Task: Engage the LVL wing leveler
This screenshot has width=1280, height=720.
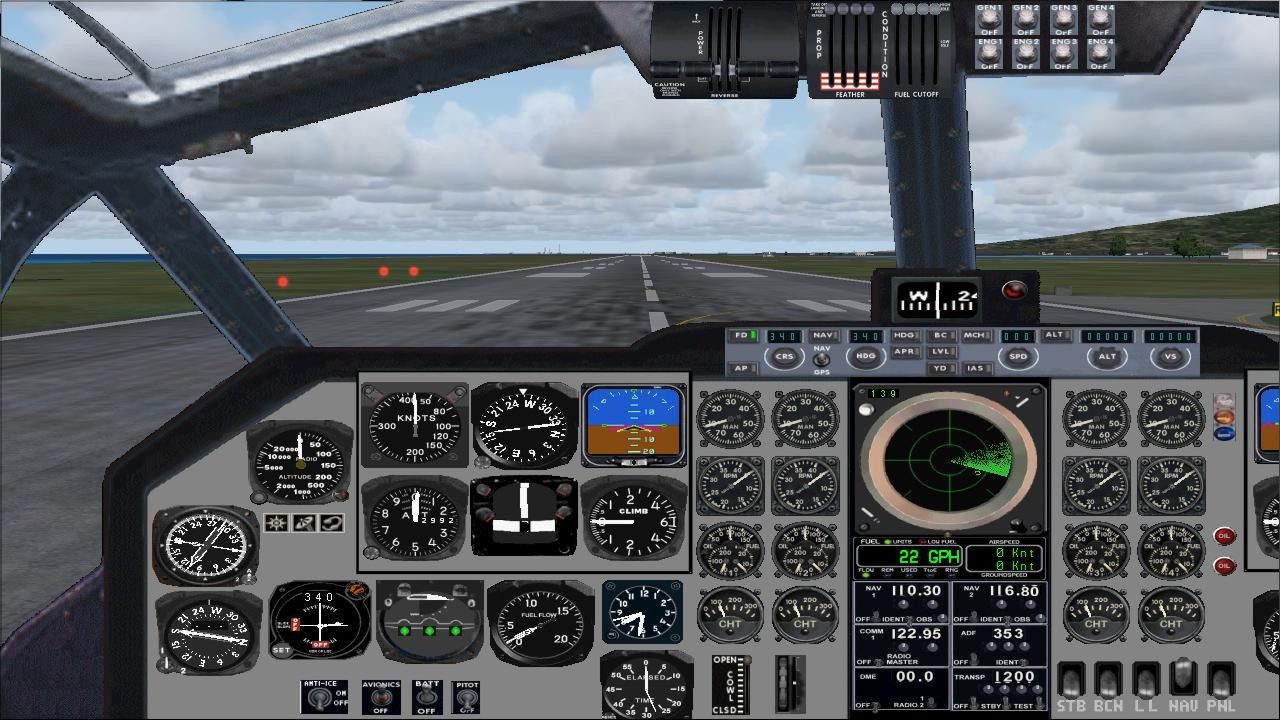Action: point(944,352)
